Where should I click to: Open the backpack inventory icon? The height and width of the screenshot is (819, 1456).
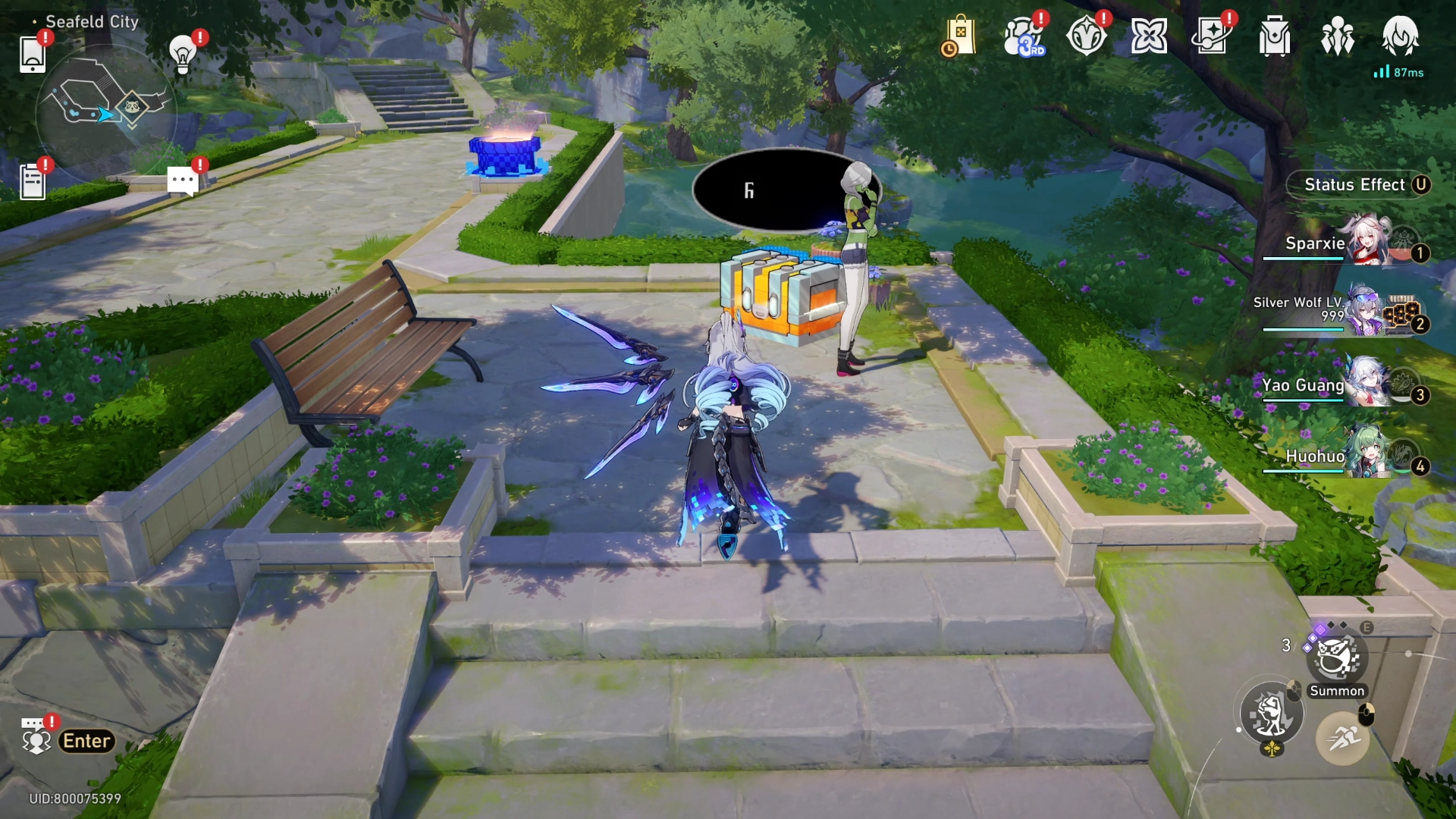(1274, 36)
